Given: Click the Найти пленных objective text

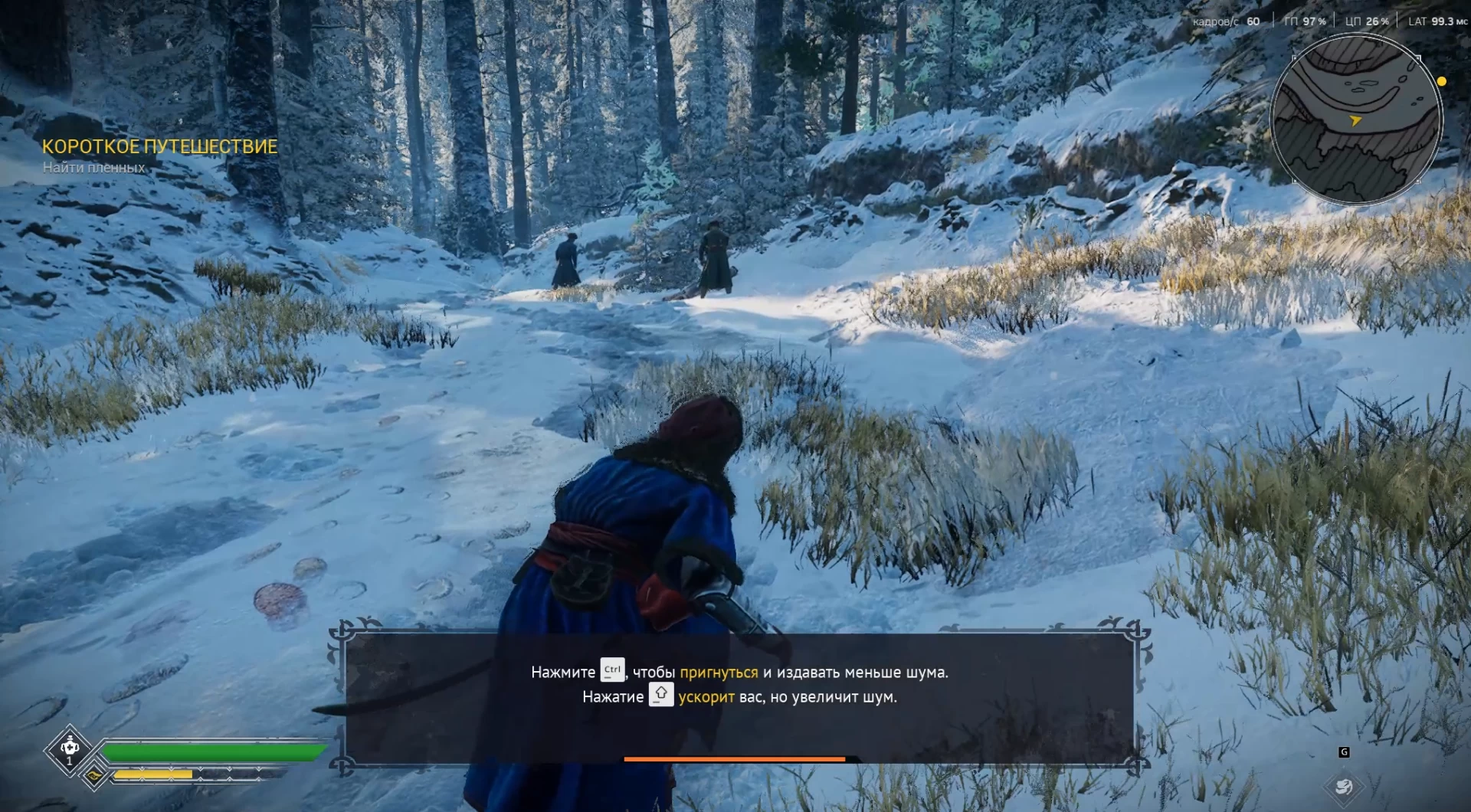Looking at the screenshot, I should click(93, 168).
